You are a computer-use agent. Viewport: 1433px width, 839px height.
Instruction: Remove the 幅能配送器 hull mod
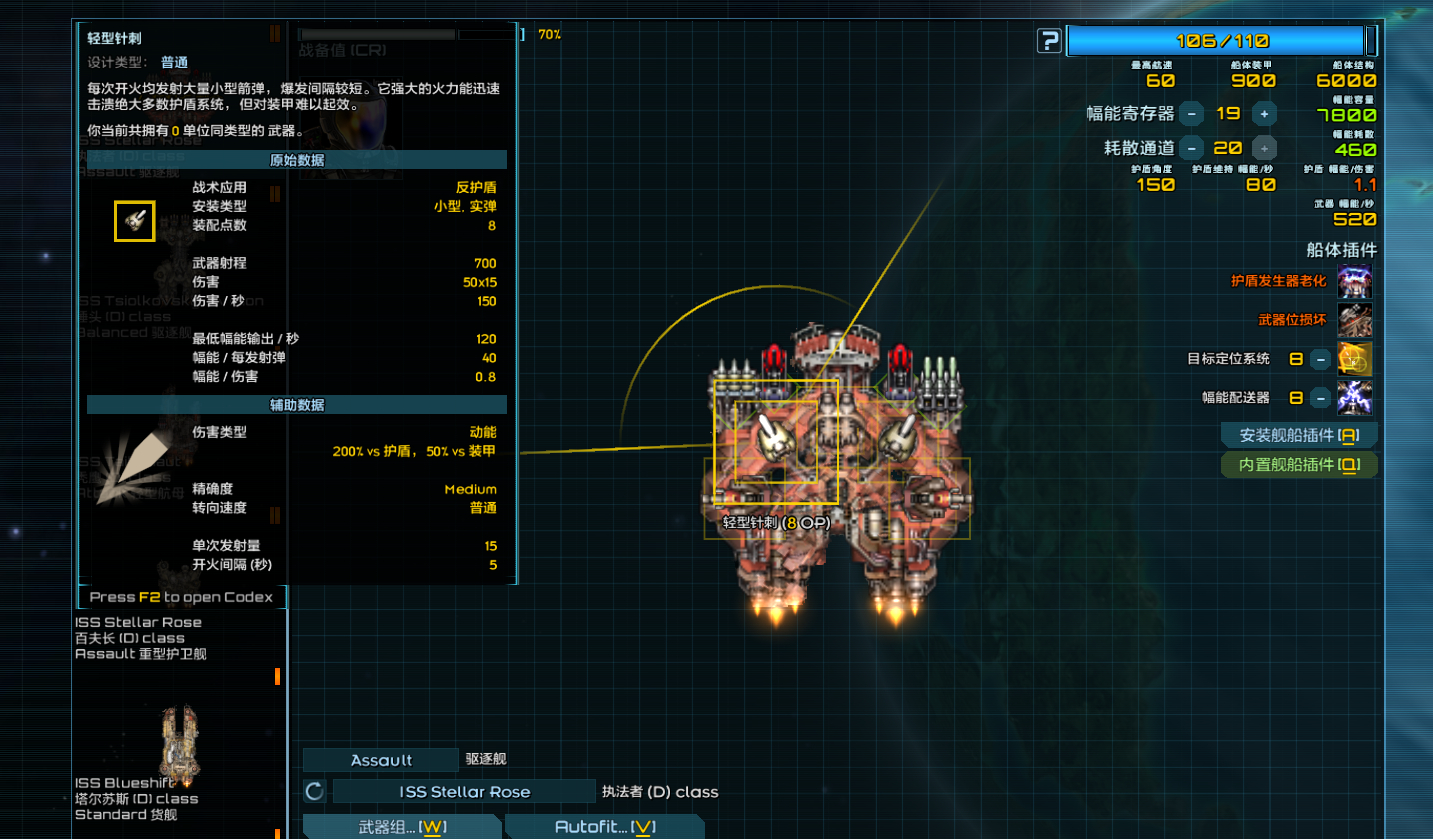1321,398
